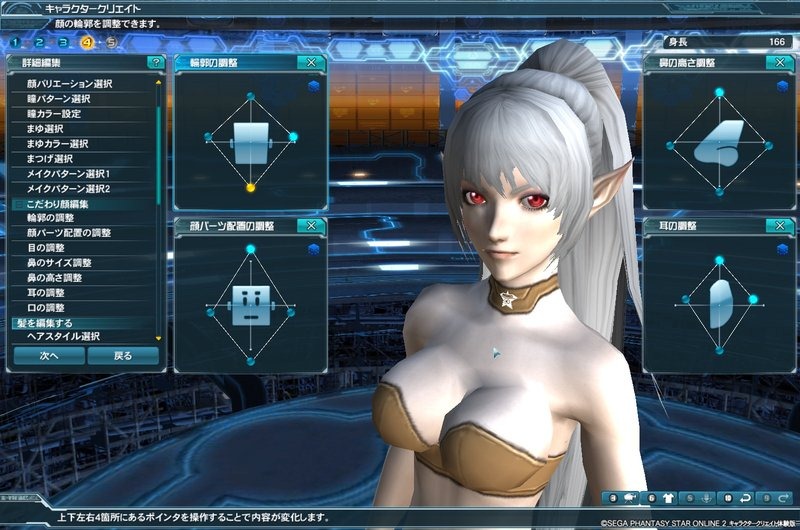Click the 戻る (Back) button
Image resolution: width=800 pixels, height=530 pixels.
point(122,355)
